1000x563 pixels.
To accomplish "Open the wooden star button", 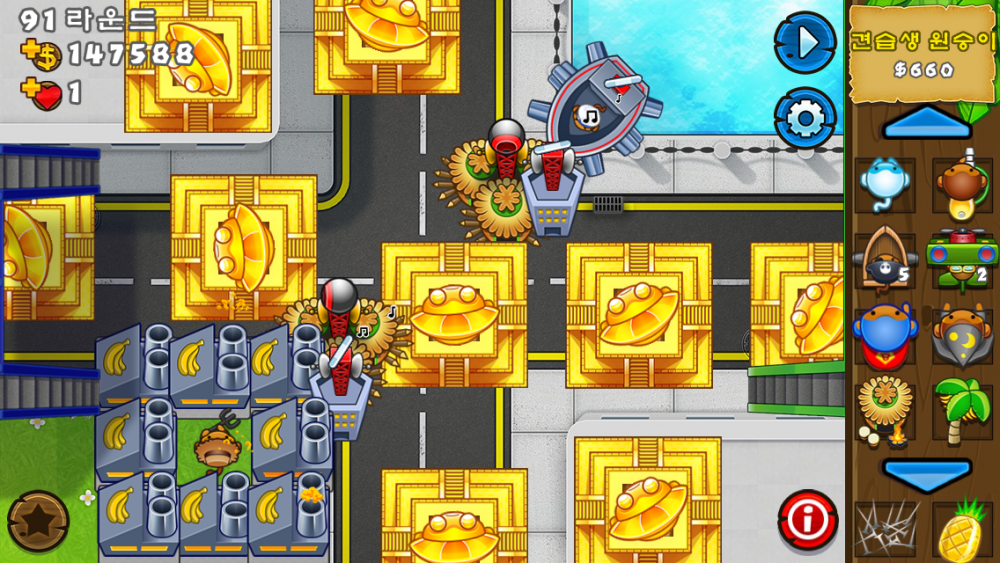I will pos(37,521).
